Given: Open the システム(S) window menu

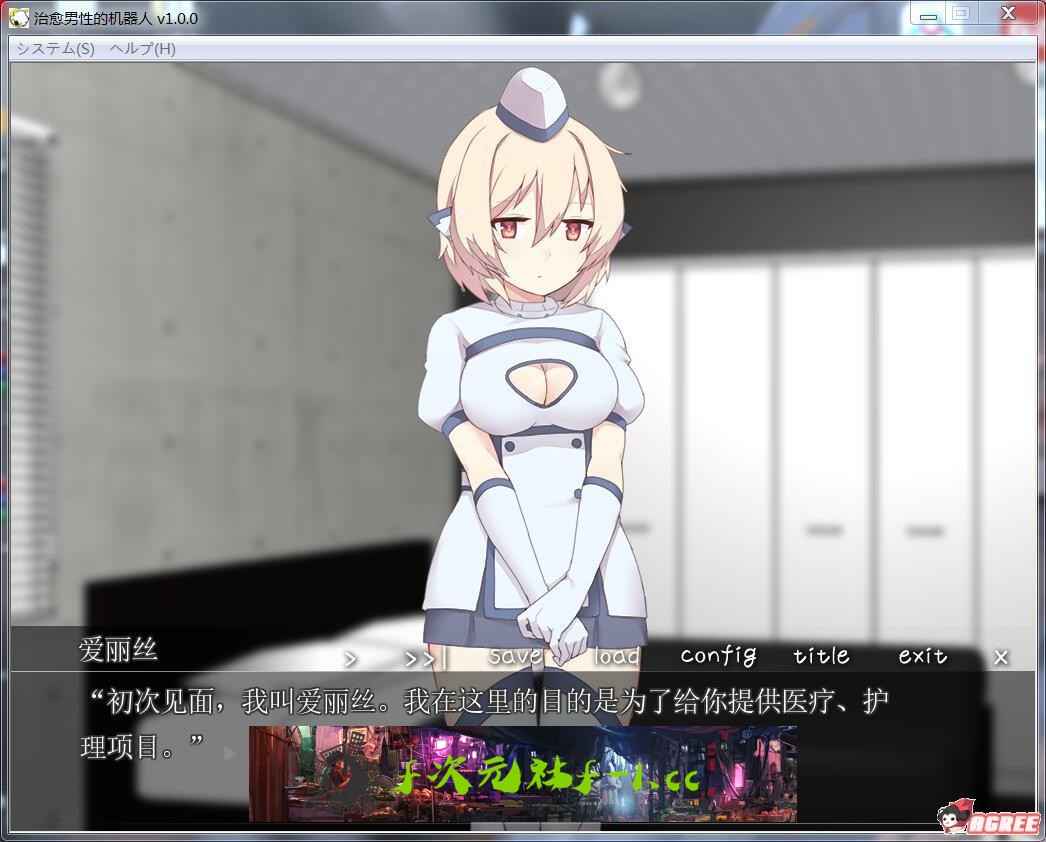Looking at the screenshot, I should tap(56, 49).
